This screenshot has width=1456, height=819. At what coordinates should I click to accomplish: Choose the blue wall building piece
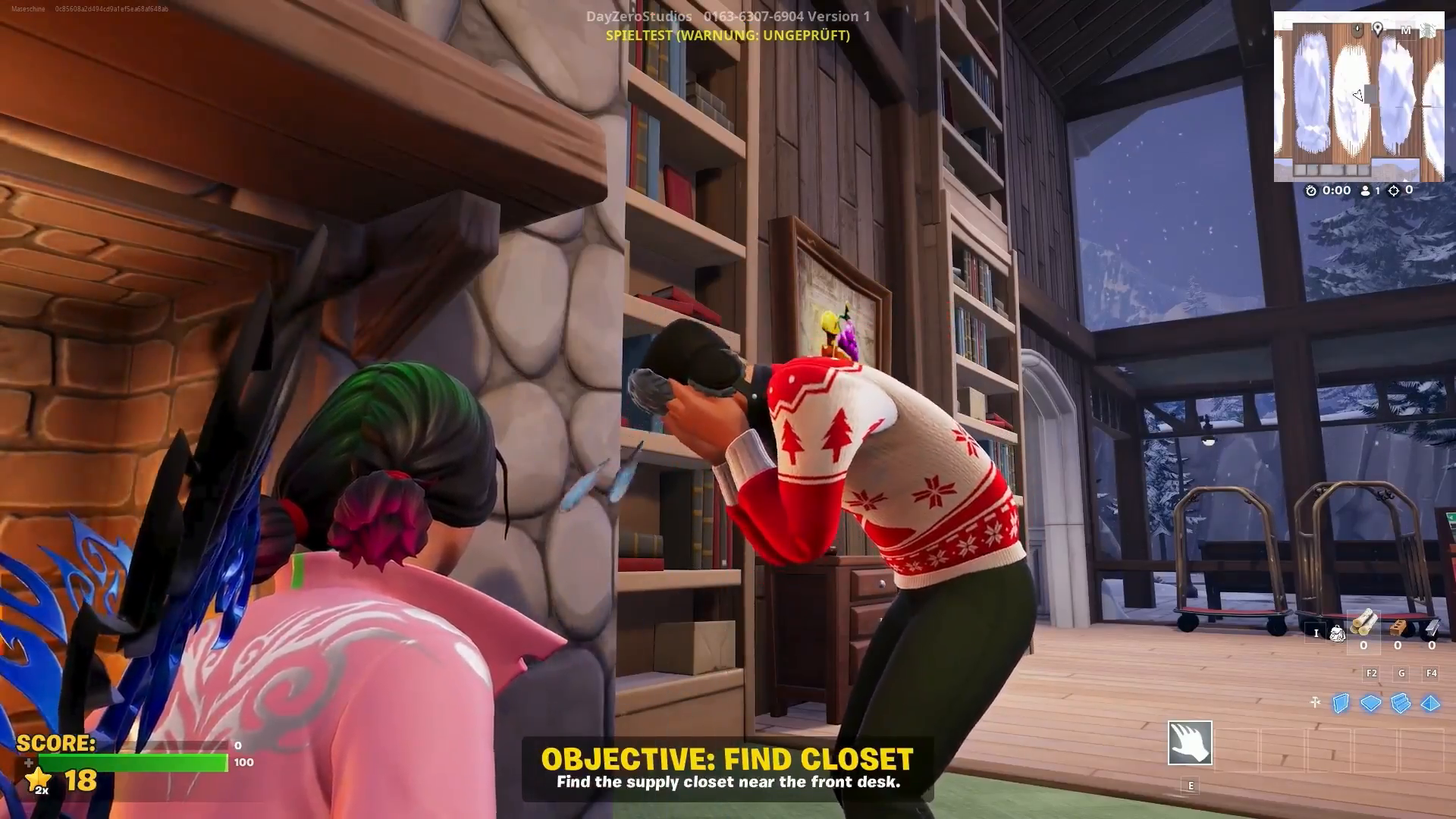click(x=1341, y=704)
